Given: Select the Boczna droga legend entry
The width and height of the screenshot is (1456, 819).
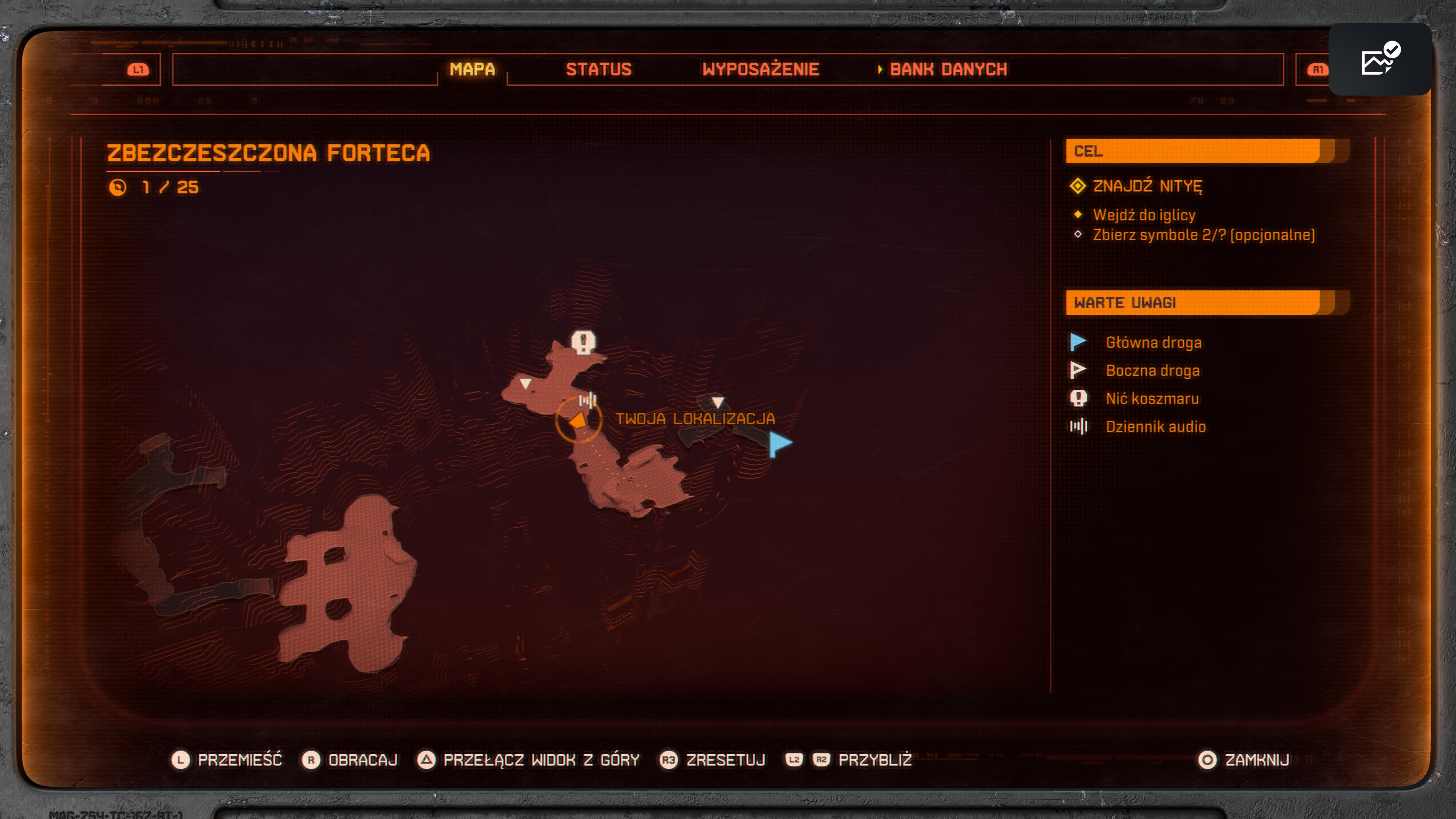Looking at the screenshot, I should (x=1152, y=371).
